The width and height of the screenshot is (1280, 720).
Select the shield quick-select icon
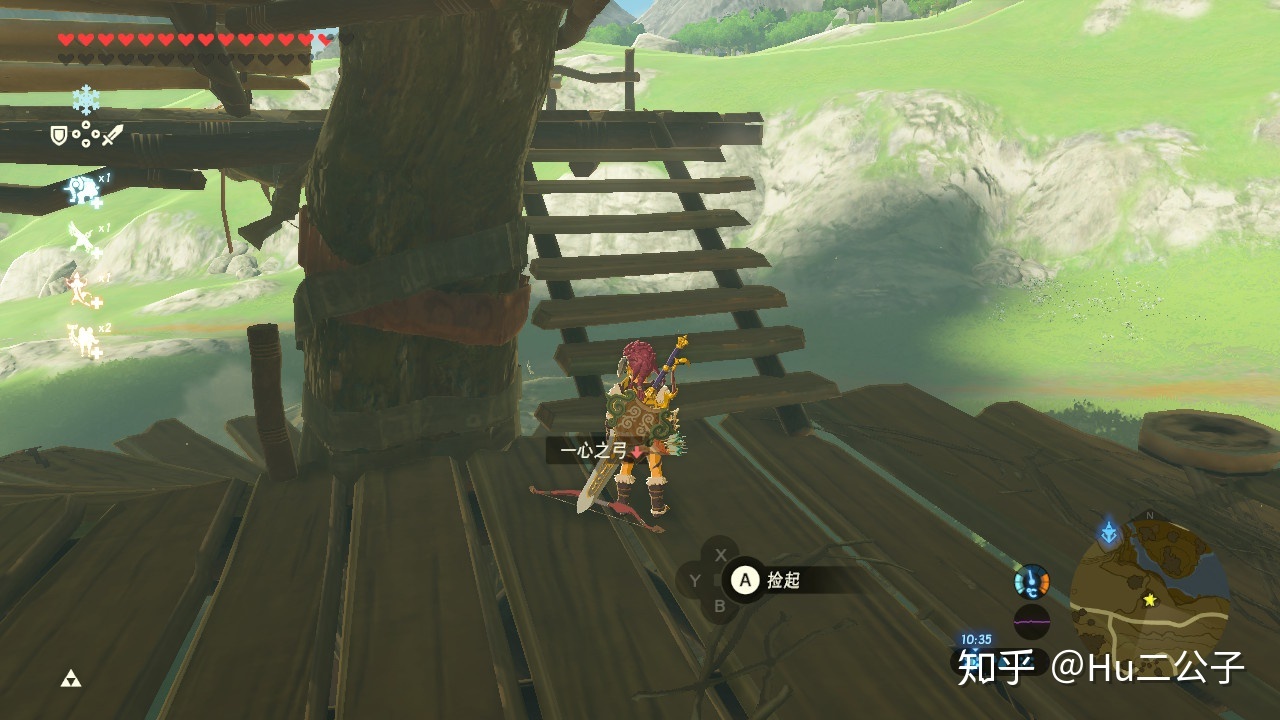(x=59, y=135)
